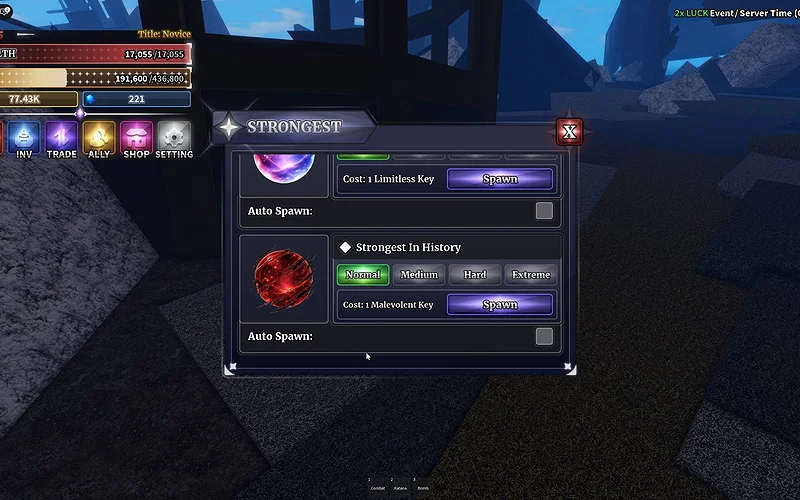Toggle Auto Spawn for Strongest In History

pos(544,336)
